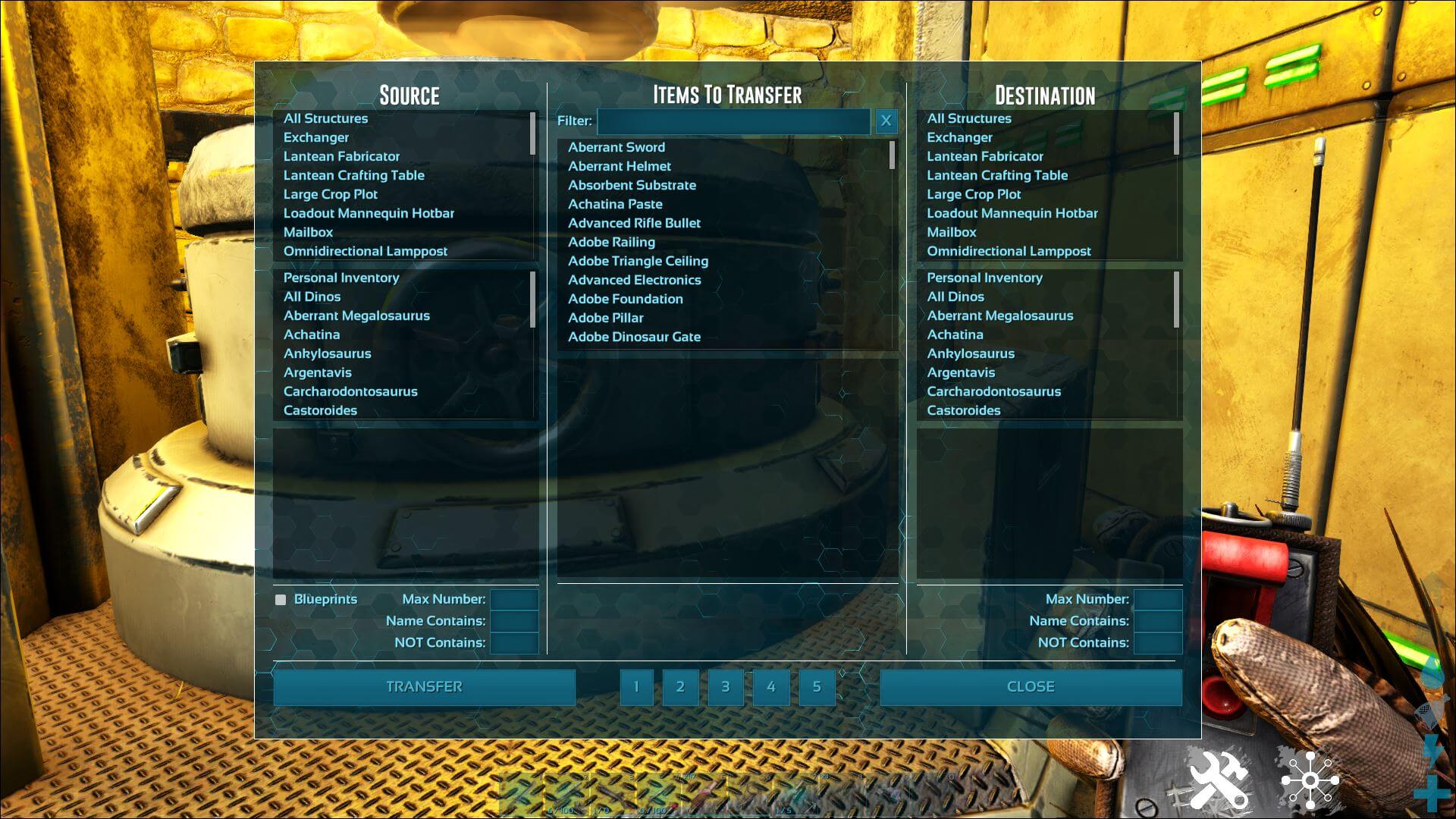Screen dimensions: 1456x819
Task: Pick Personal Inventory under Destination
Action: pyautogui.click(x=984, y=278)
